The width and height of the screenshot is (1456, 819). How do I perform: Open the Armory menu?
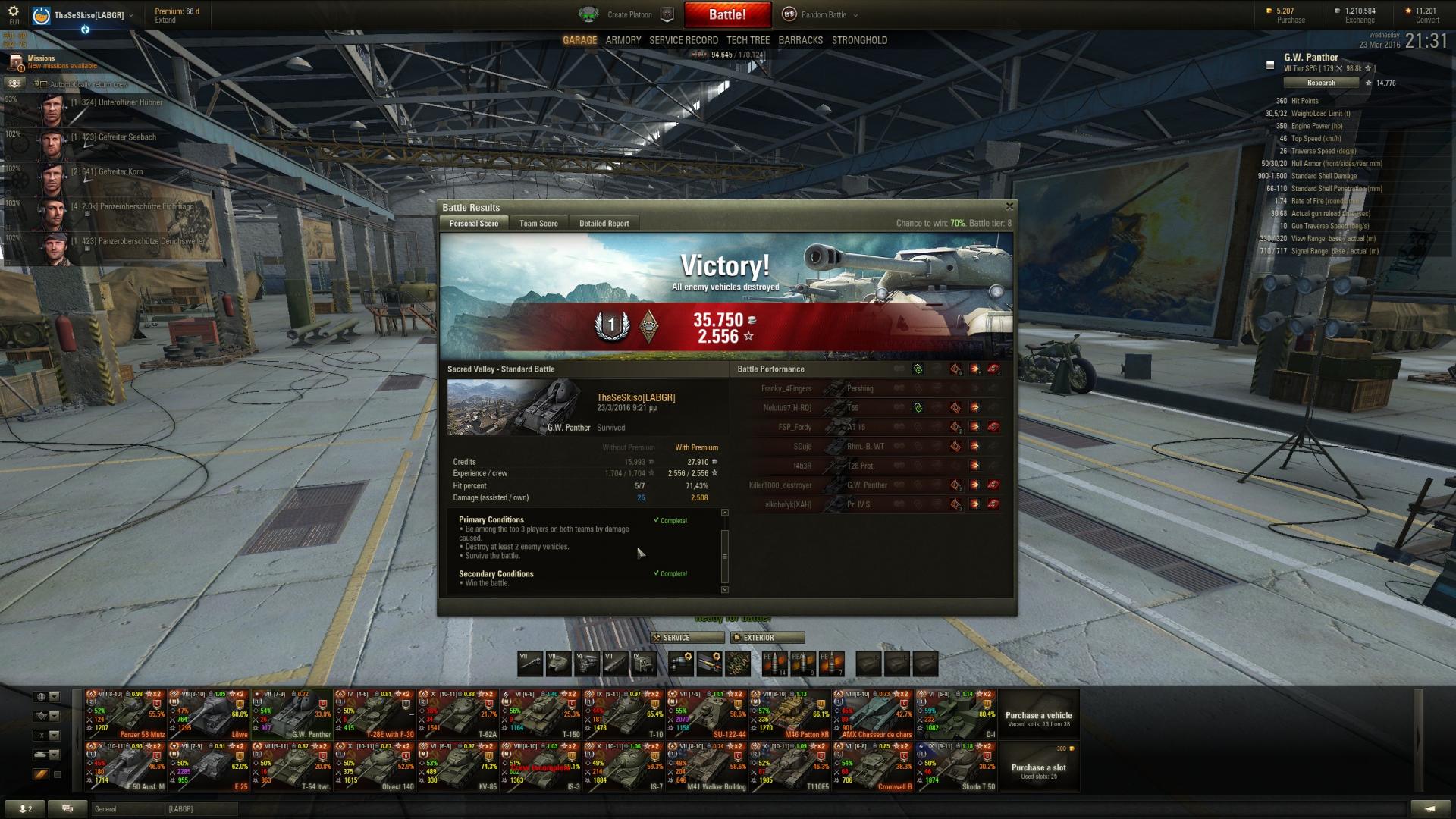point(623,40)
